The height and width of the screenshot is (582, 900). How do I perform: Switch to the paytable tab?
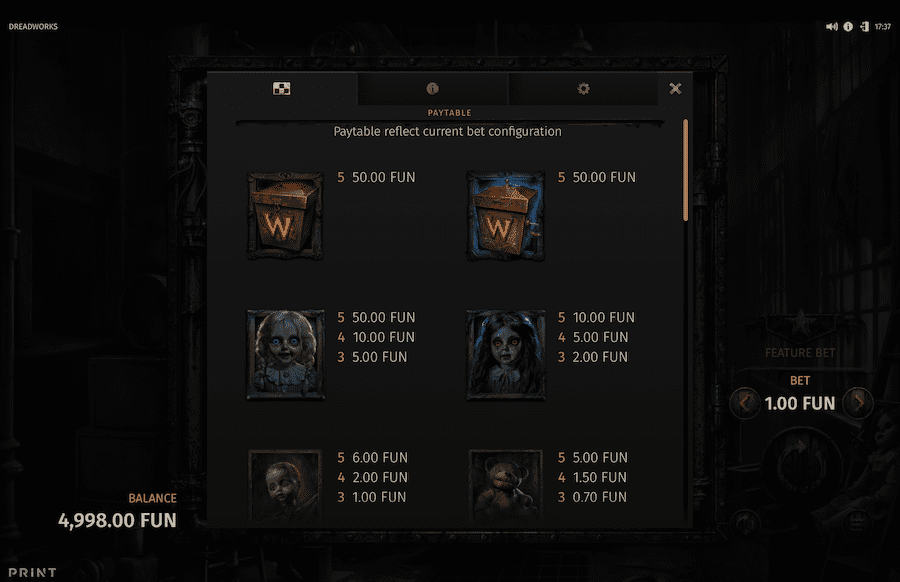click(282, 89)
